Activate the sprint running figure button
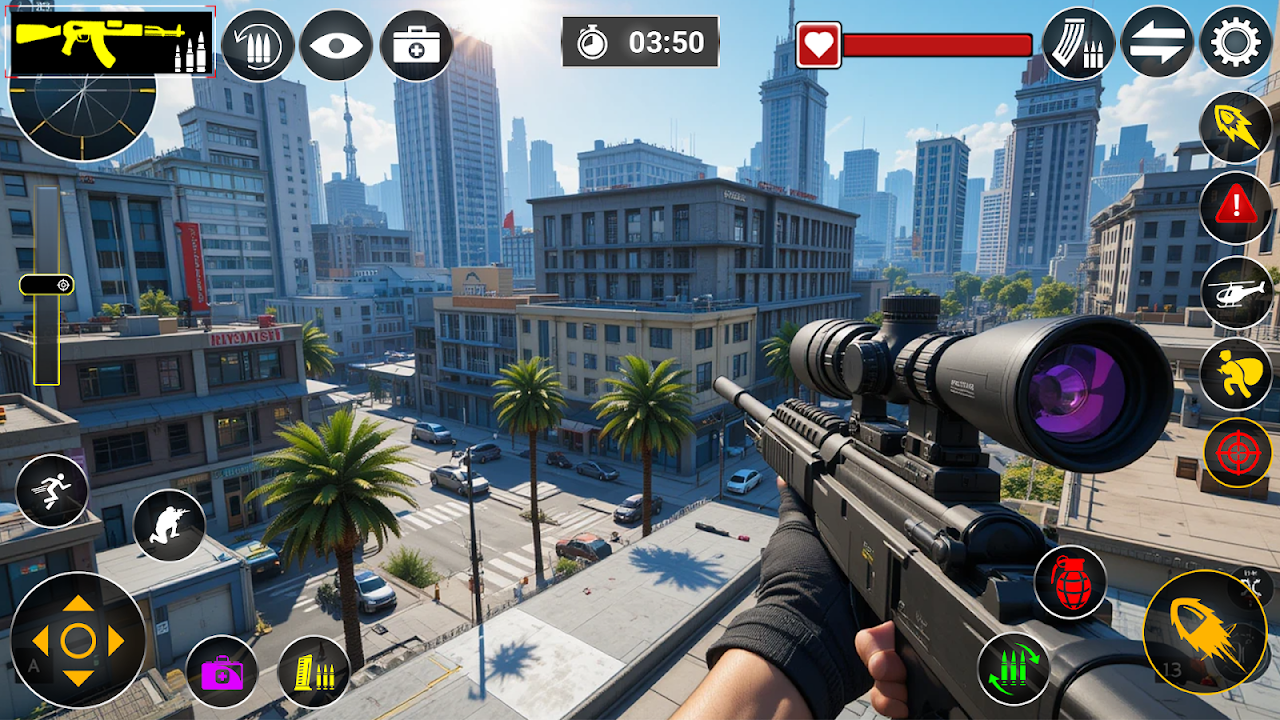 tap(52, 491)
